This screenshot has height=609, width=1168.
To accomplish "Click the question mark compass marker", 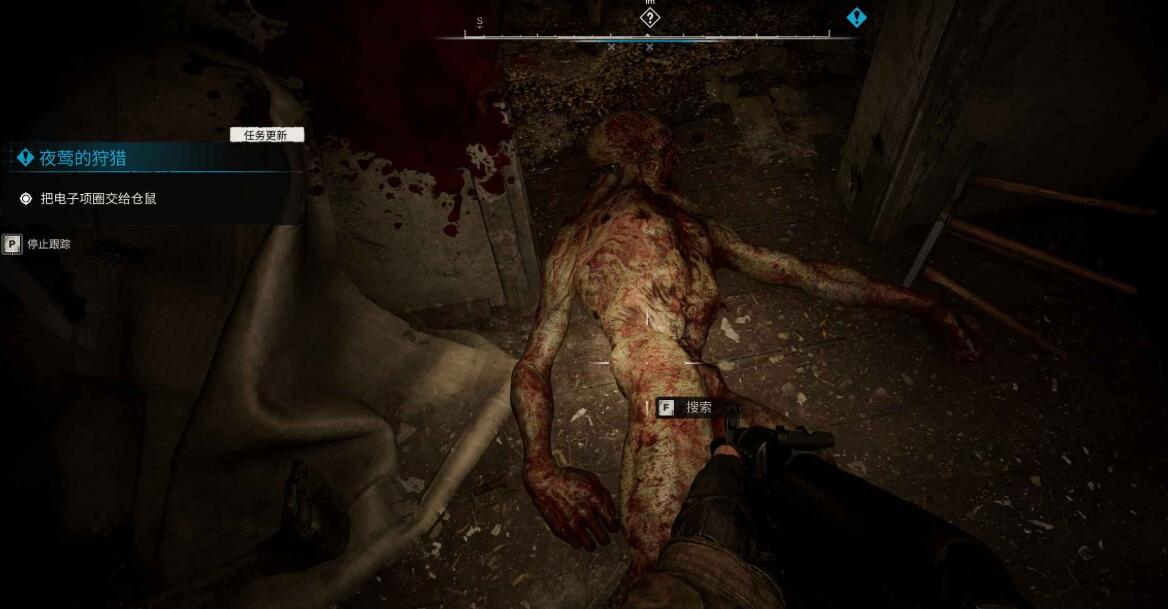I will (x=650, y=17).
